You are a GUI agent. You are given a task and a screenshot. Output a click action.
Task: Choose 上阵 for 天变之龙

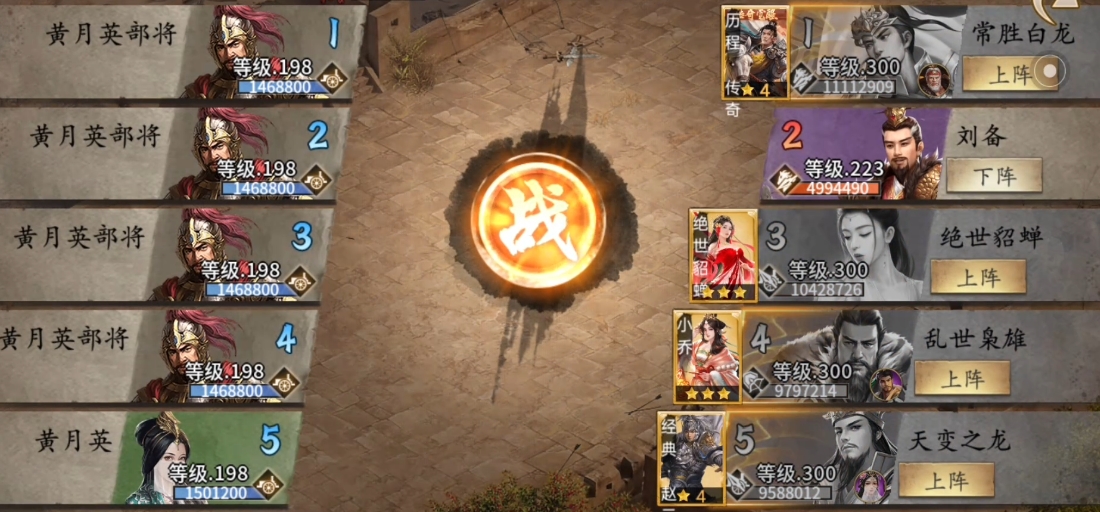pos(946,480)
